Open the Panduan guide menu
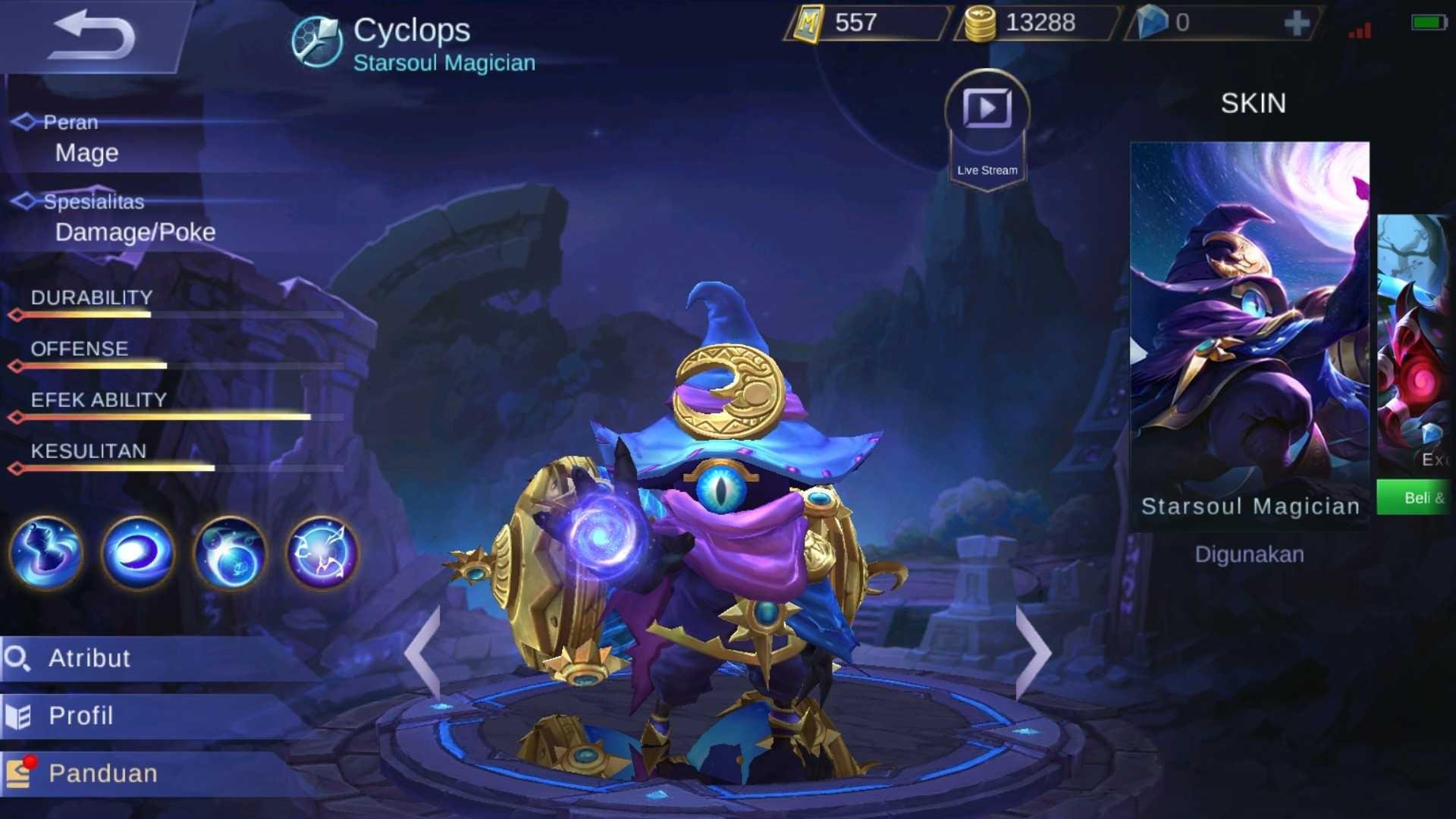This screenshot has width=1456, height=819. tap(103, 773)
